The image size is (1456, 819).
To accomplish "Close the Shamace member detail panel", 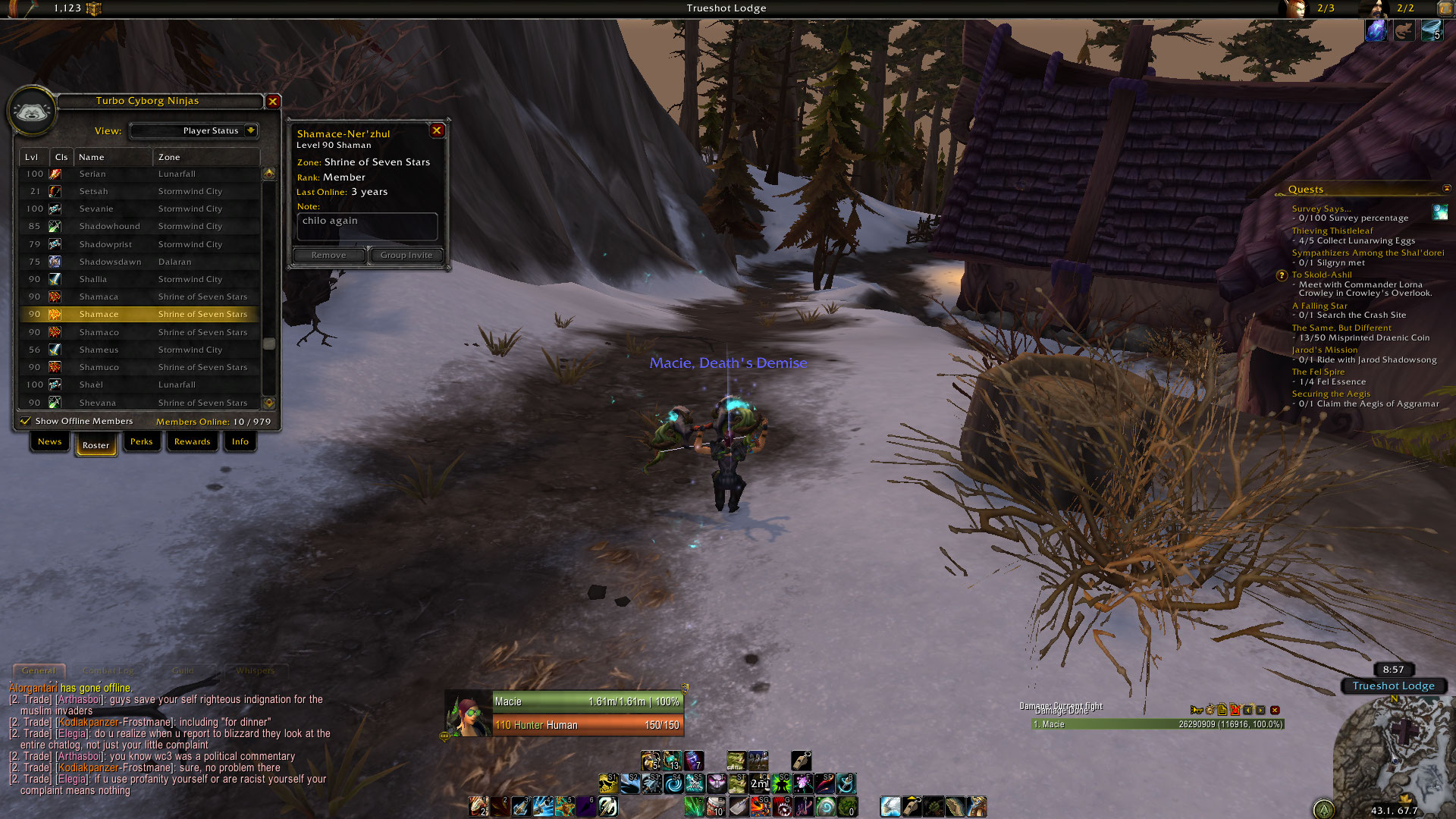I will tap(437, 130).
